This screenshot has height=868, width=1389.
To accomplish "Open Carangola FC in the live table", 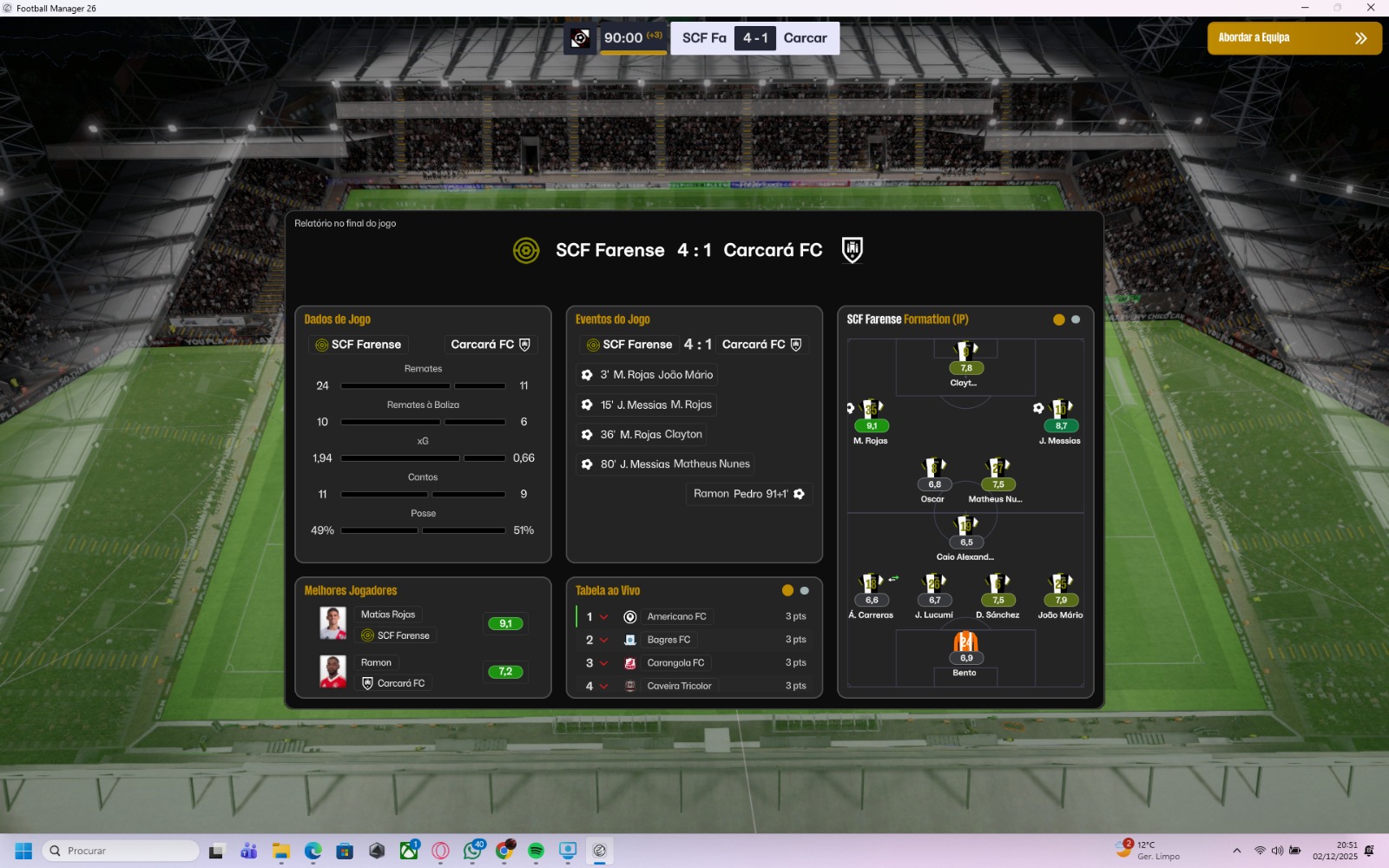I will pyautogui.click(x=675, y=663).
